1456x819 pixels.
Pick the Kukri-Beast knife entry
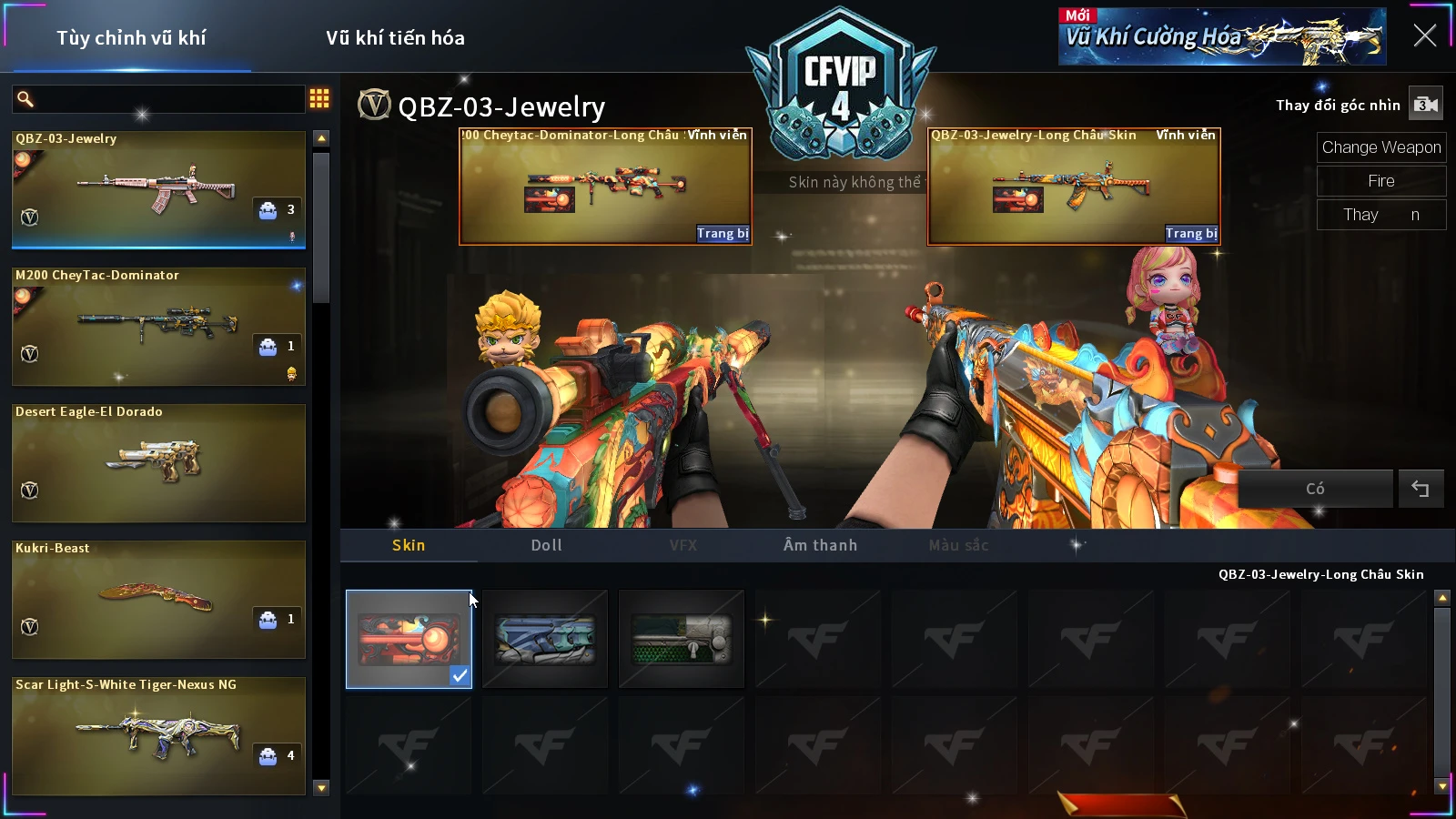(x=158, y=599)
